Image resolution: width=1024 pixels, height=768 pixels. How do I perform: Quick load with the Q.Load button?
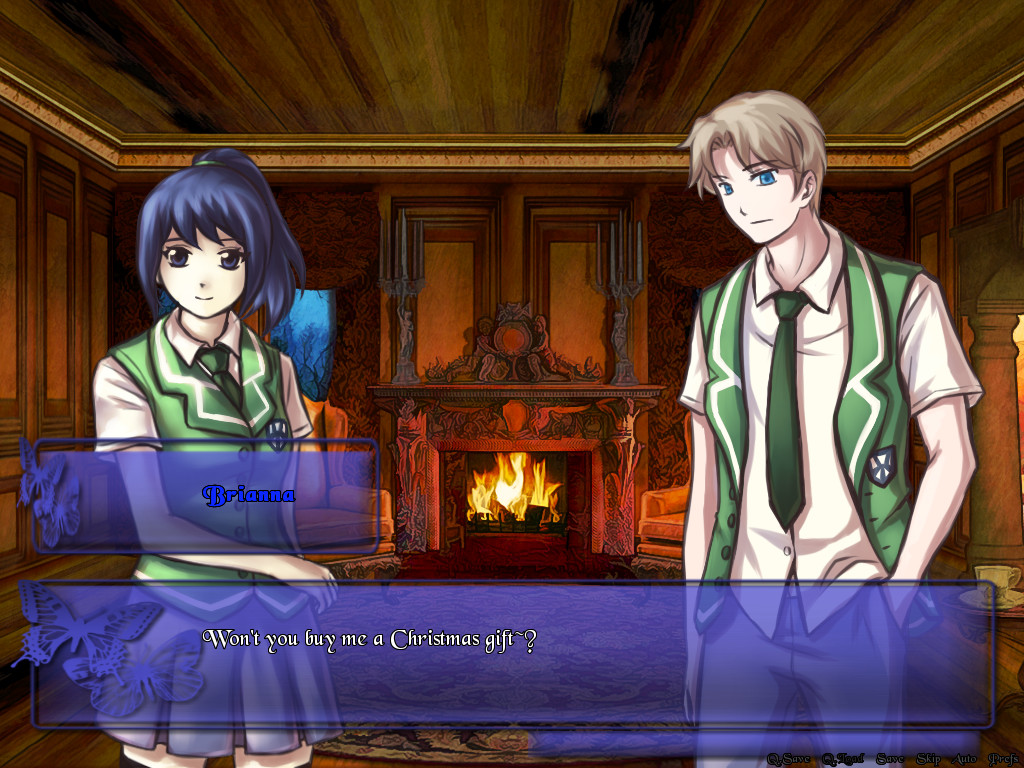click(x=842, y=759)
